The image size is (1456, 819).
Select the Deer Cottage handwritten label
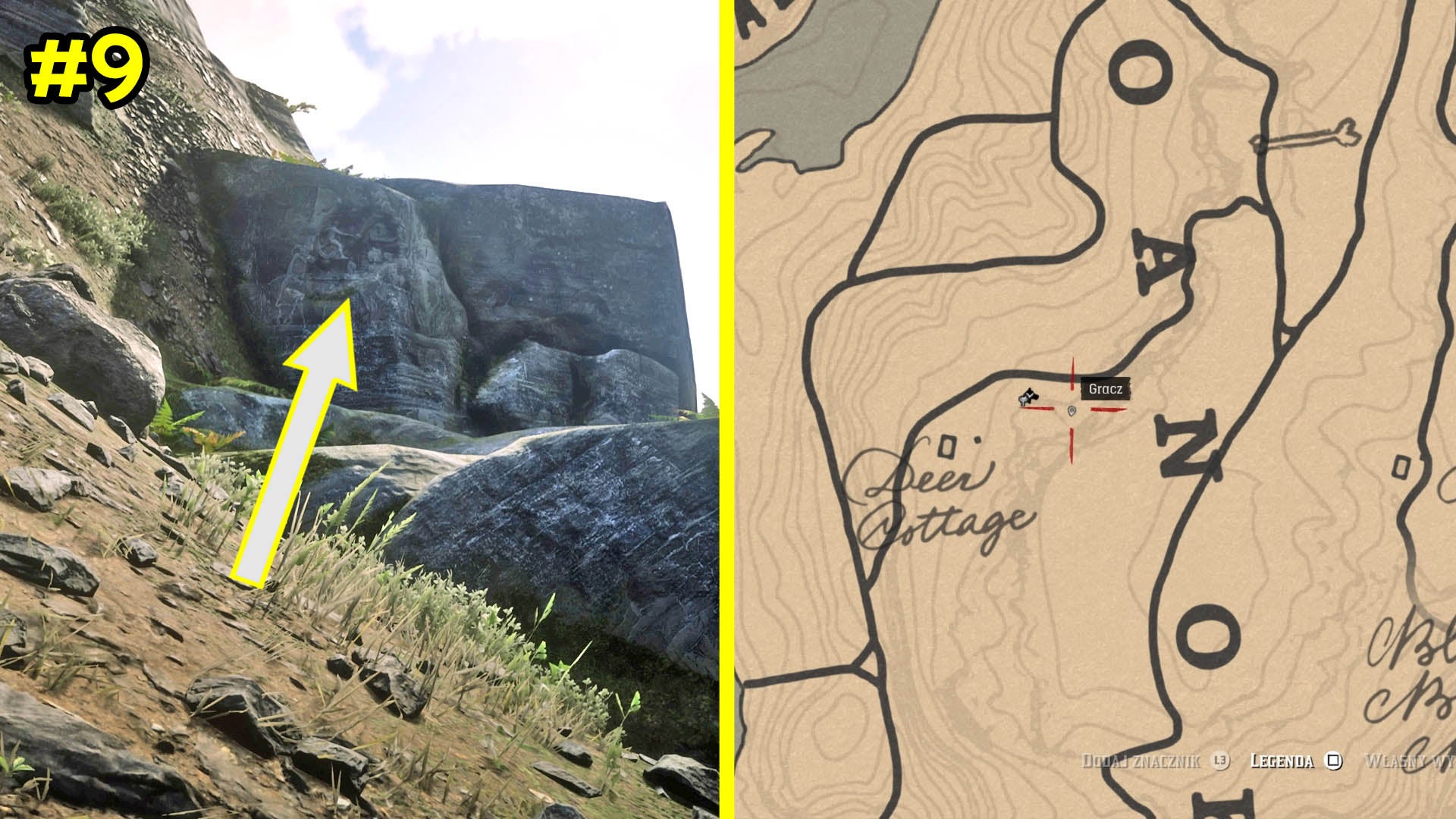950,497
